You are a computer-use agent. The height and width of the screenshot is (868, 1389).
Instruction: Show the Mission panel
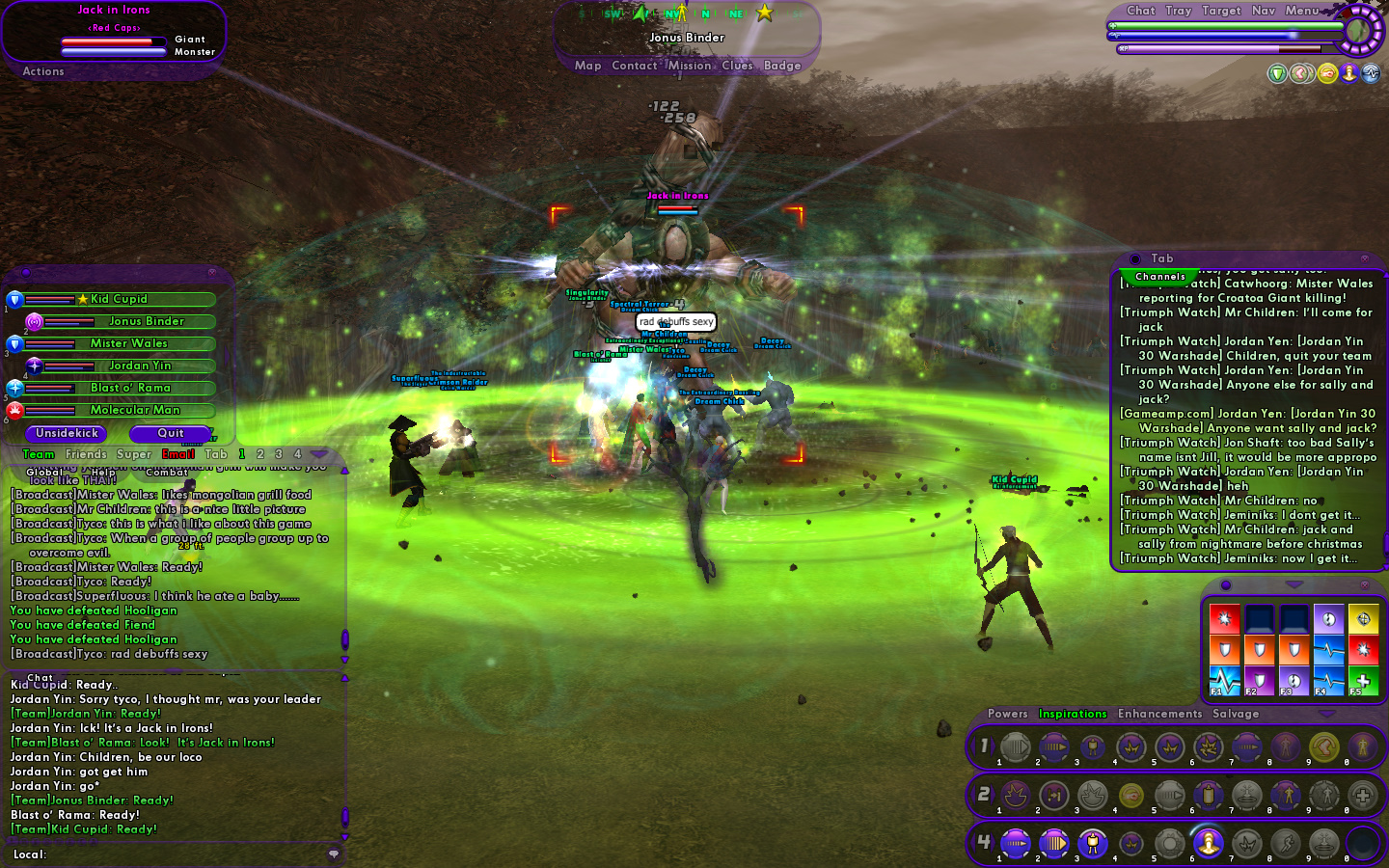(x=689, y=66)
